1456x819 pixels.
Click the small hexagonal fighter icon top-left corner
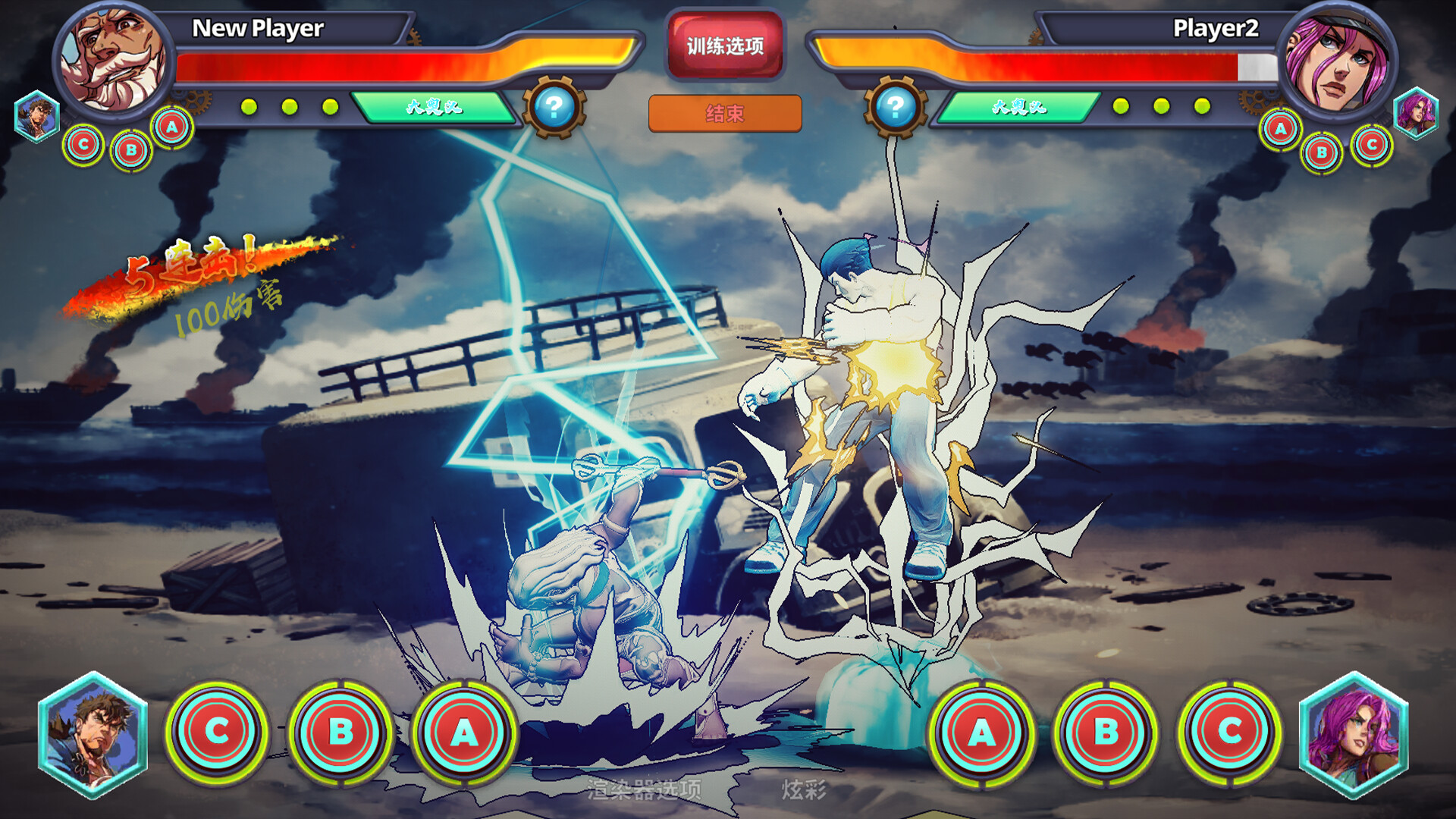[x=36, y=118]
